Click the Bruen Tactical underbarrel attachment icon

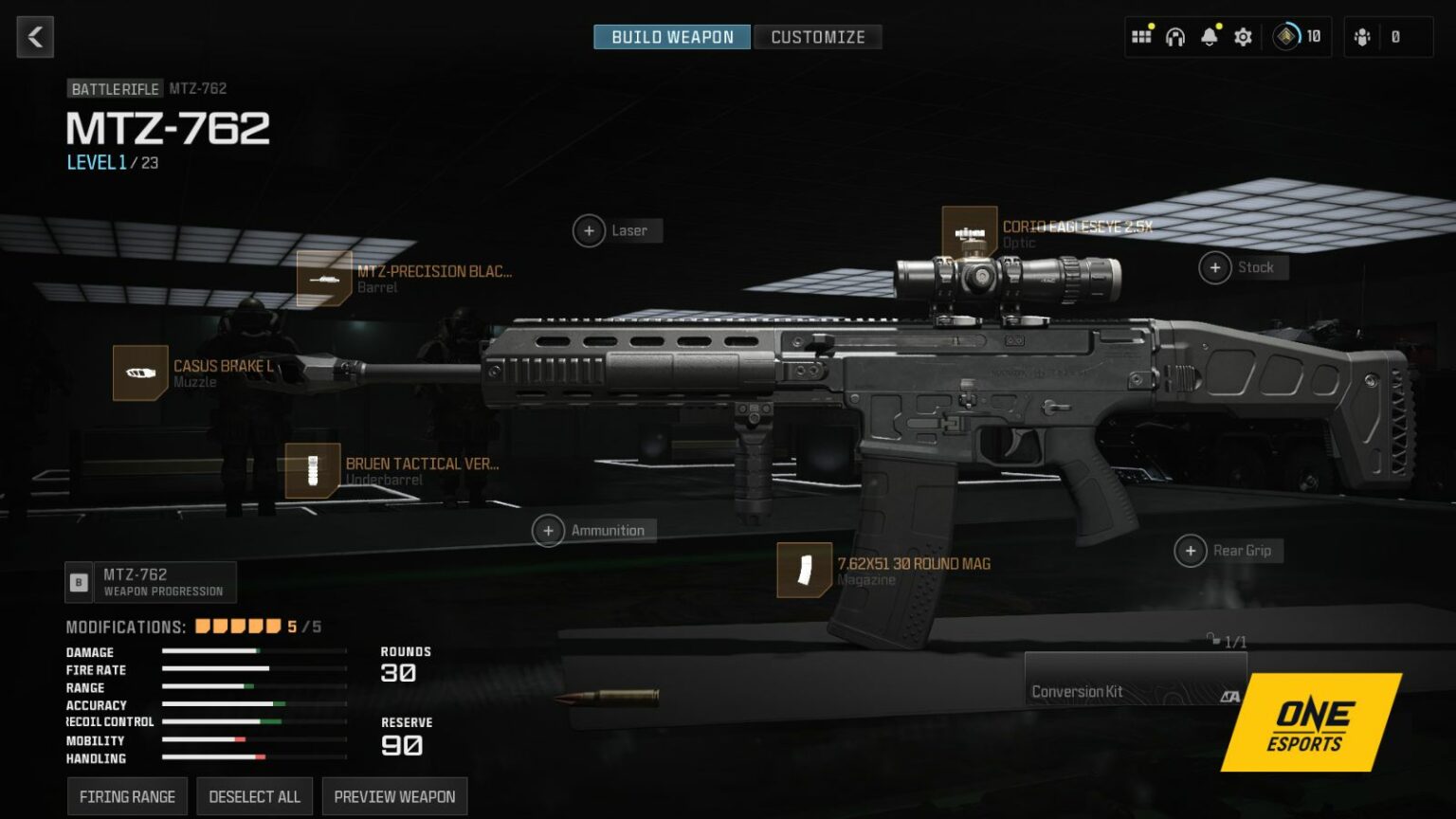[312, 471]
